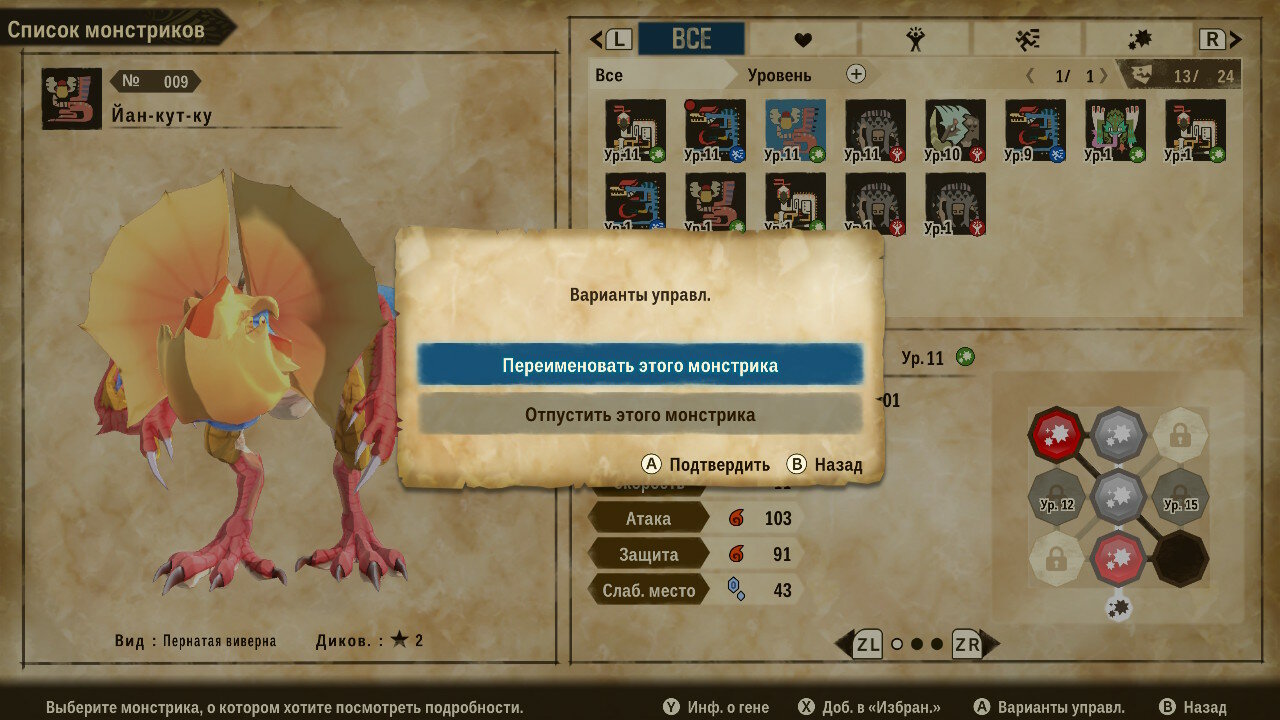Switch to the flexing power-type tab

point(915,40)
